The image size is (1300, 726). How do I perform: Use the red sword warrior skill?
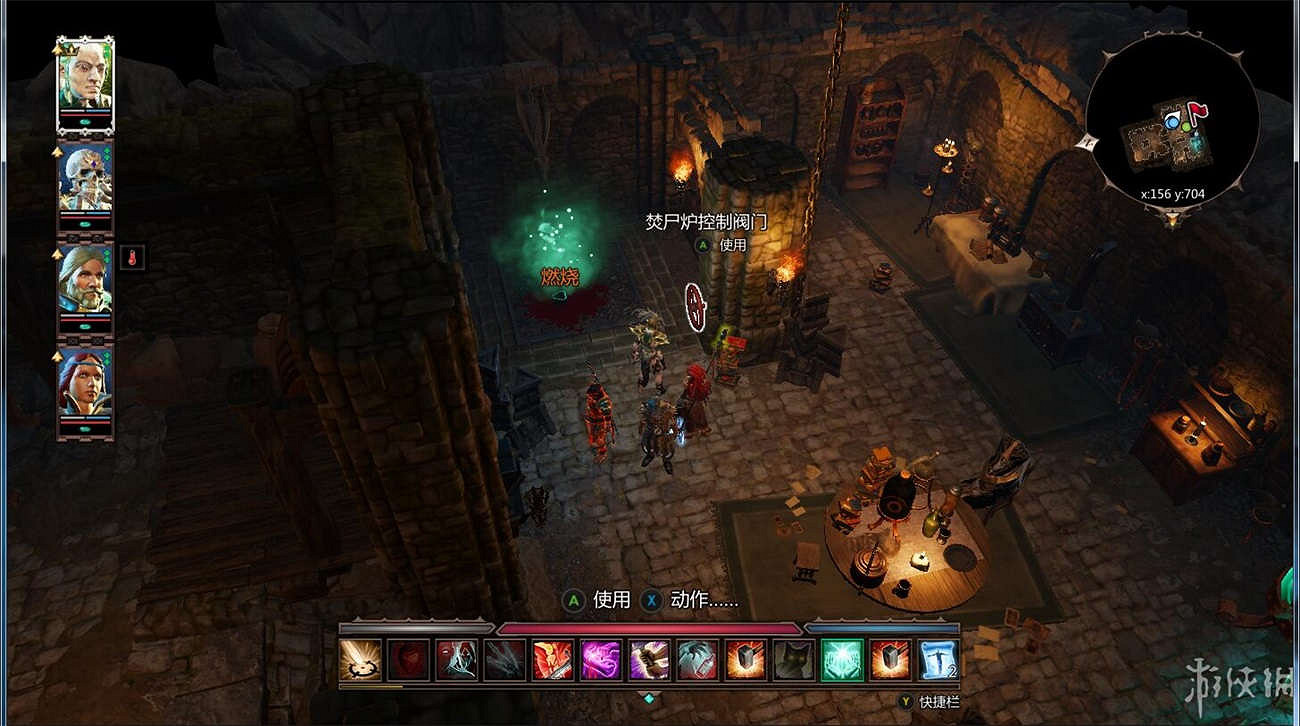(x=553, y=660)
